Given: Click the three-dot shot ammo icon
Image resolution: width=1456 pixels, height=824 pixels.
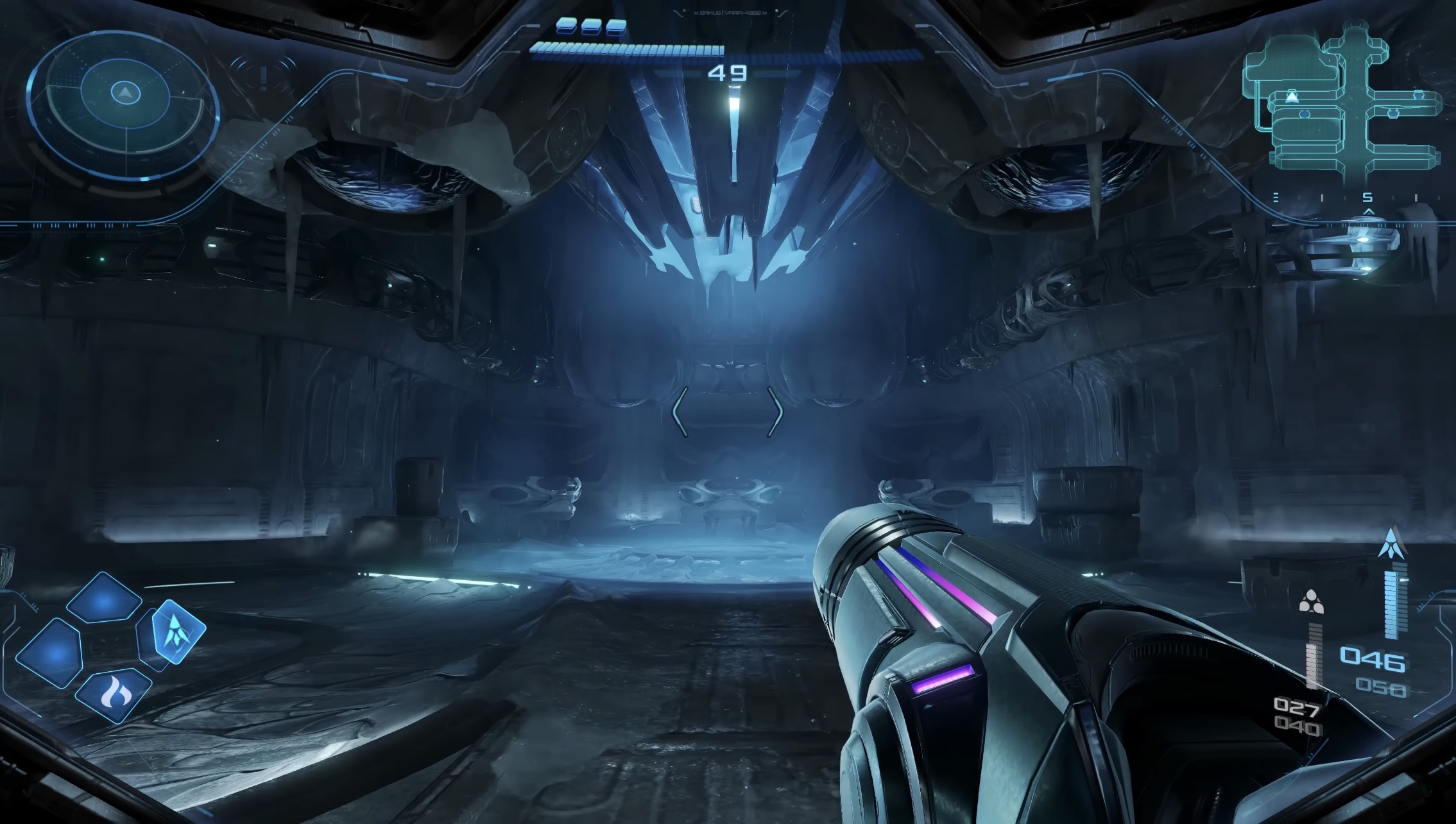Looking at the screenshot, I should pyautogui.click(x=1311, y=602).
